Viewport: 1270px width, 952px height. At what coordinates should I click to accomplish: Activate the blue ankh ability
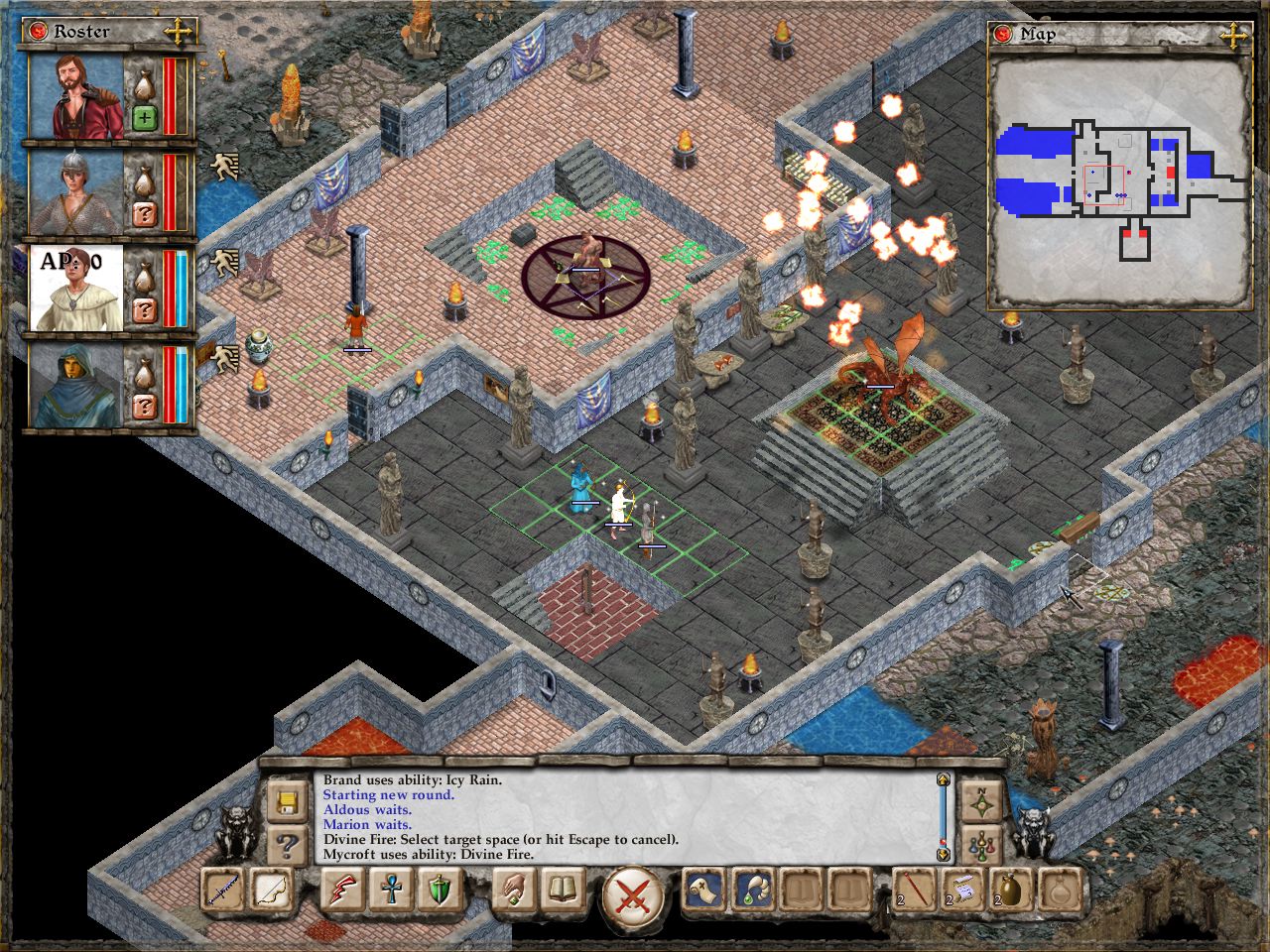click(x=390, y=891)
